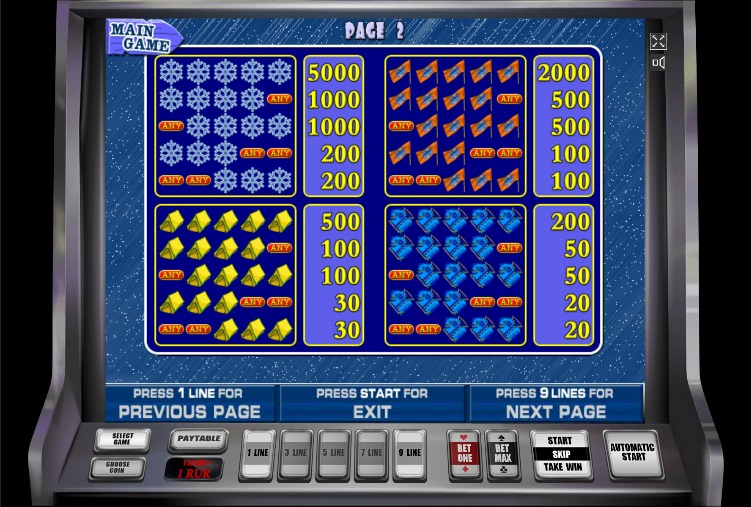Pick the 7 Line button
This screenshot has width=751, height=507.
371,455
